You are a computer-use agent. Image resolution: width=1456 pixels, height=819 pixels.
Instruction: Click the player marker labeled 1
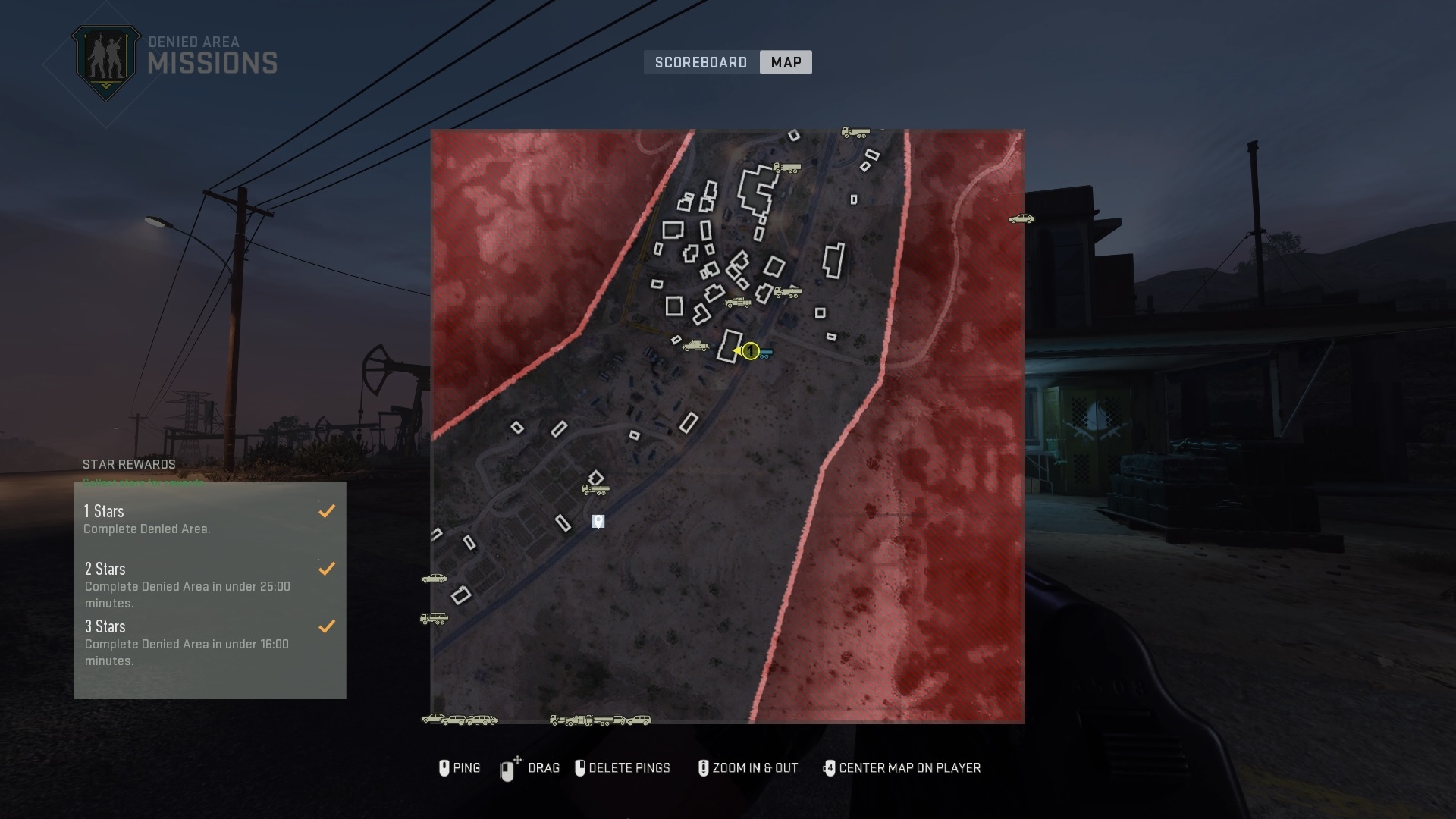pos(750,350)
